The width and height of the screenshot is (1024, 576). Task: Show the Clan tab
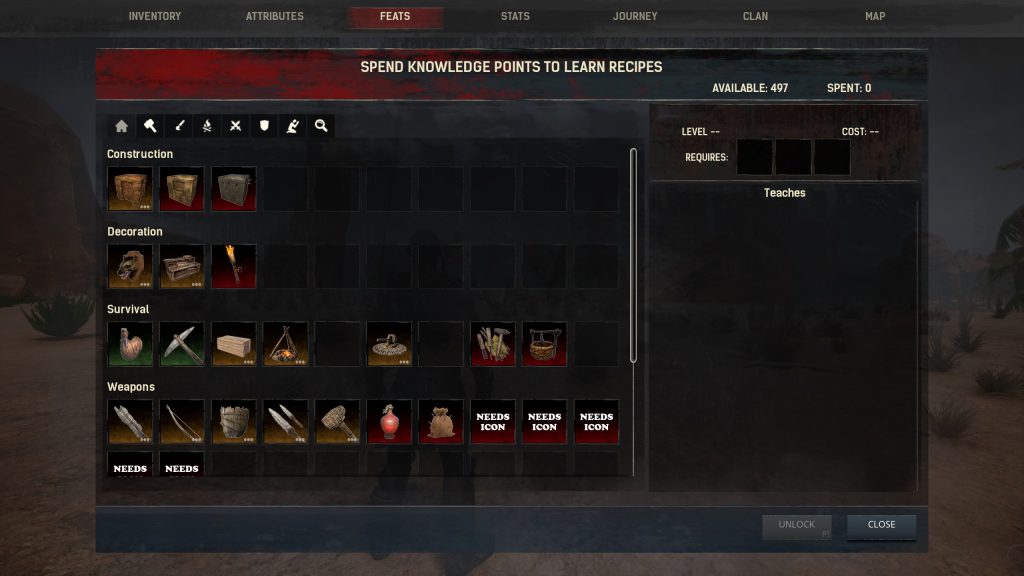pos(755,17)
